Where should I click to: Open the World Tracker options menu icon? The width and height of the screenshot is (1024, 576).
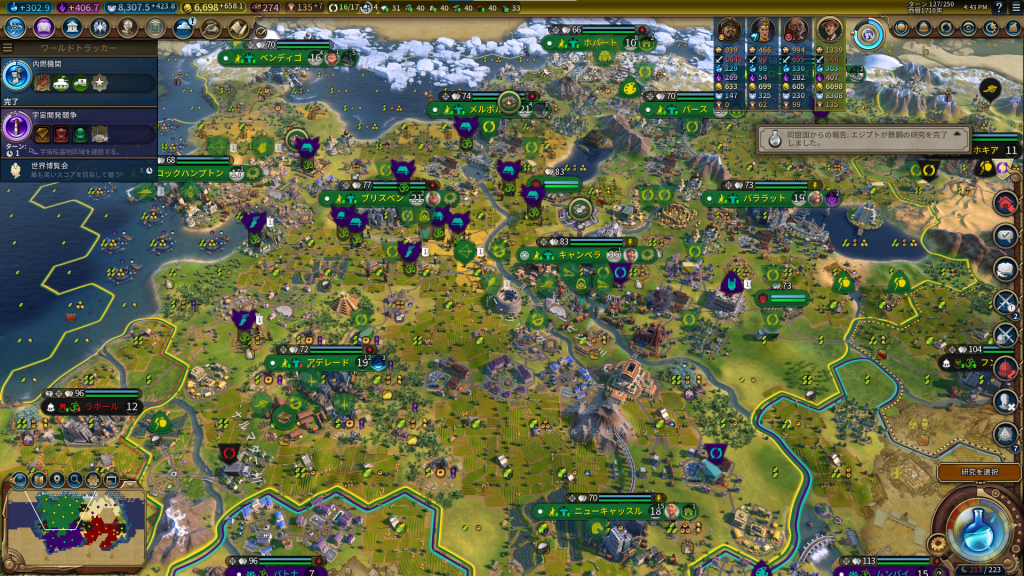tap(8, 47)
